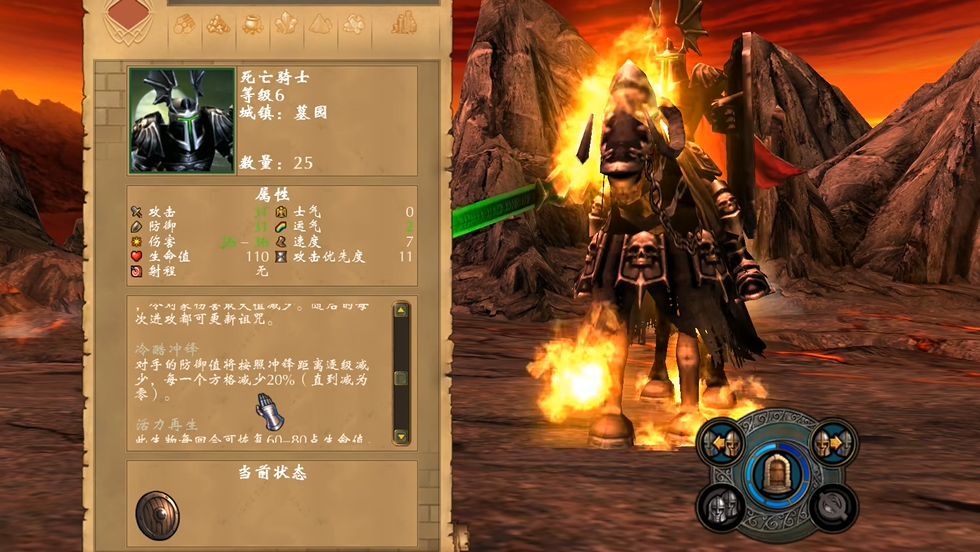980x552 pixels.
Task: Show the previous creature with left-arrow helmets
Action: point(724,442)
